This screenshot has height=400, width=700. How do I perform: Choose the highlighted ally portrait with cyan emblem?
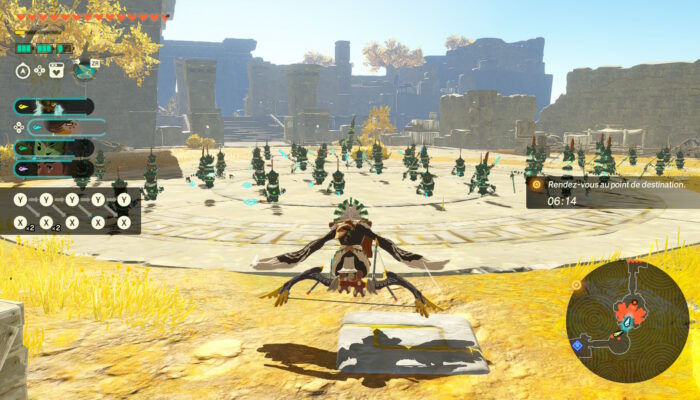coord(66,127)
